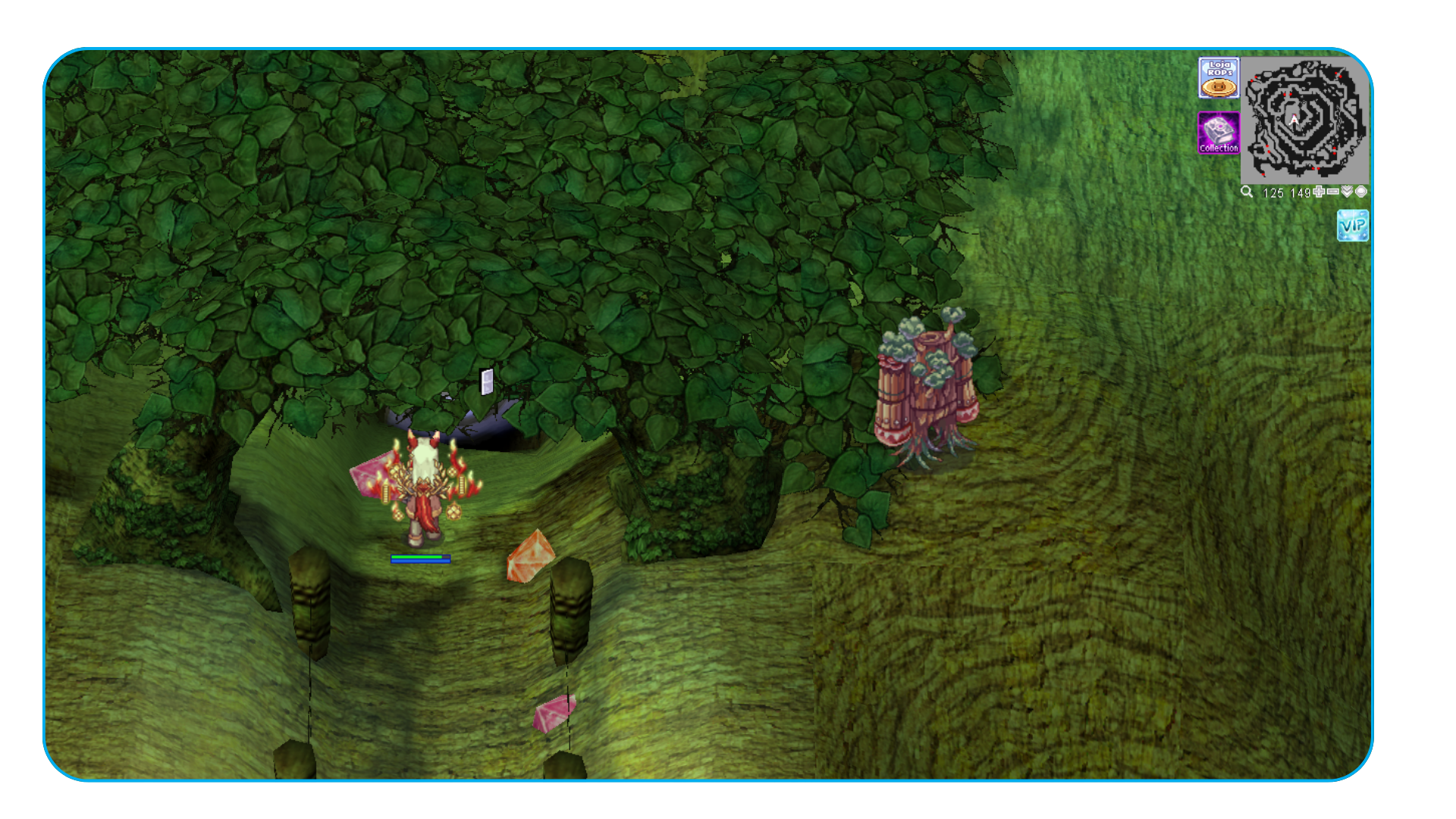
Task: Zoom out the minimap with the minus button
Action: click(1332, 192)
